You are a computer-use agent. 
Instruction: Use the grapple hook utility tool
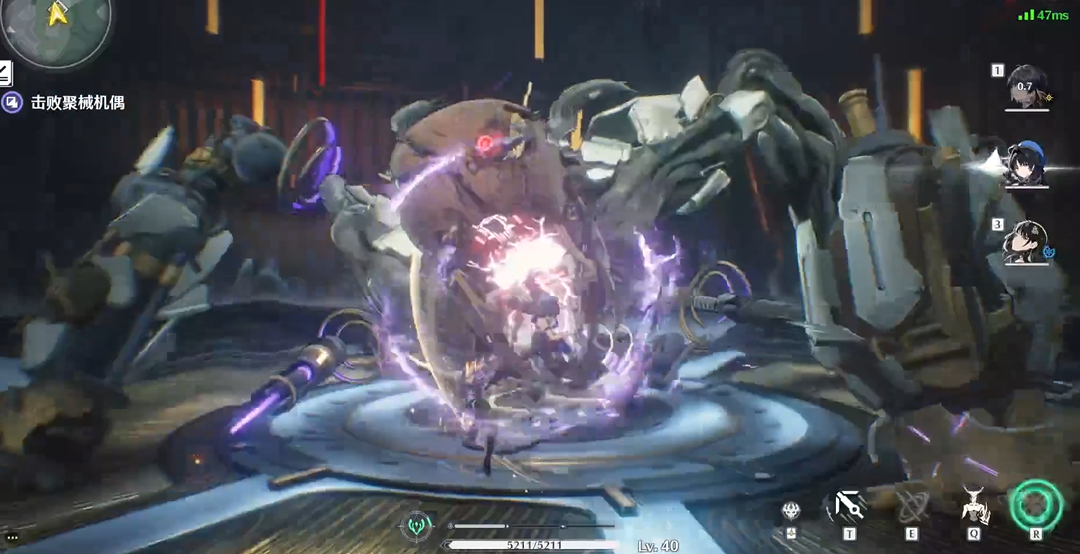pyautogui.click(x=849, y=506)
